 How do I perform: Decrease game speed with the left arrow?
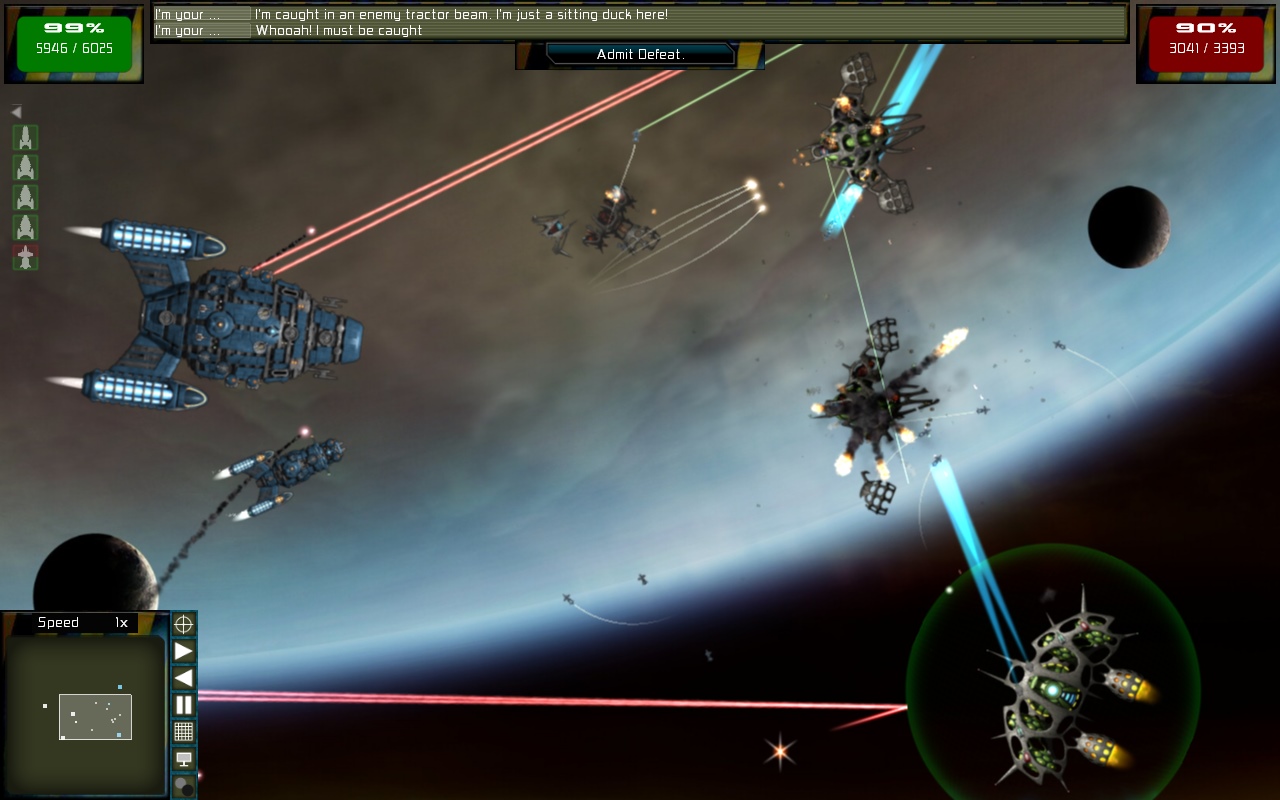click(x=184, y=678)
